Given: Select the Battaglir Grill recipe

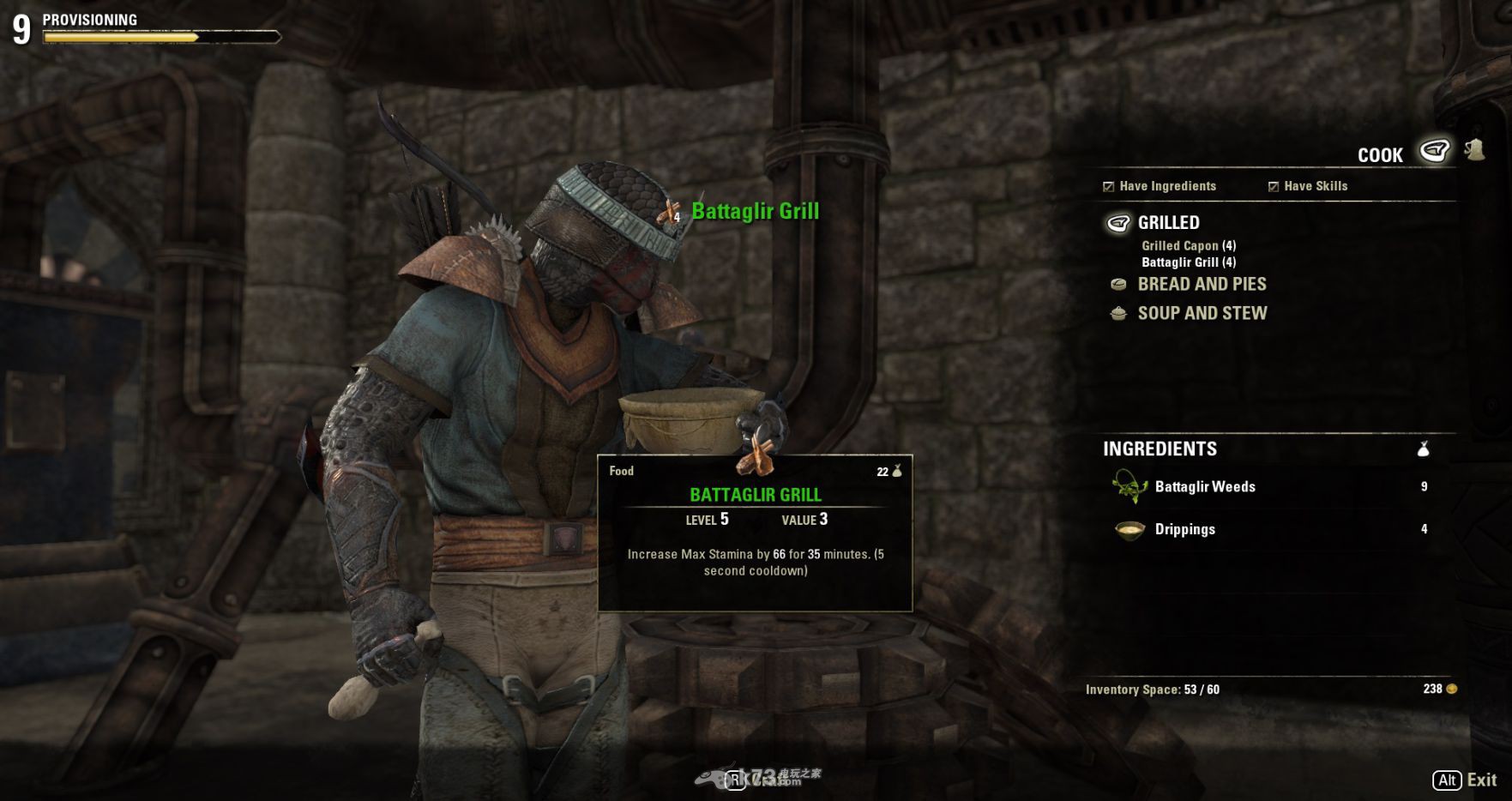Looking at the screenshot, I should 1188,262.
